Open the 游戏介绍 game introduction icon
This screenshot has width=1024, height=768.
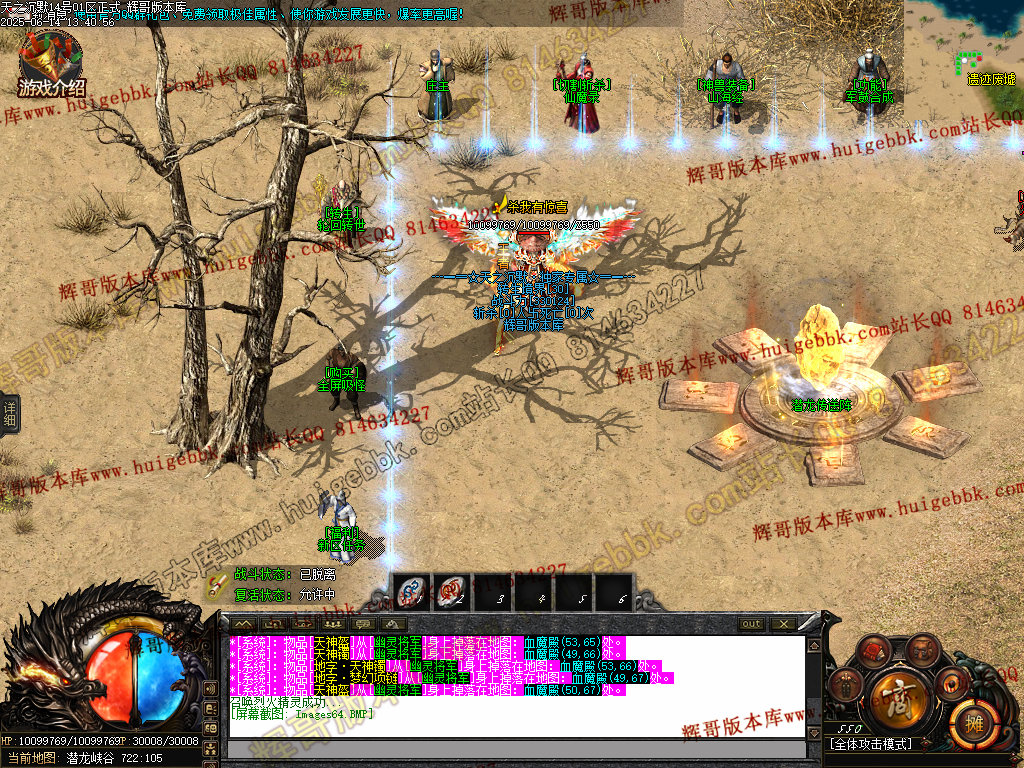pyautogui.click(x=50, y=64)
